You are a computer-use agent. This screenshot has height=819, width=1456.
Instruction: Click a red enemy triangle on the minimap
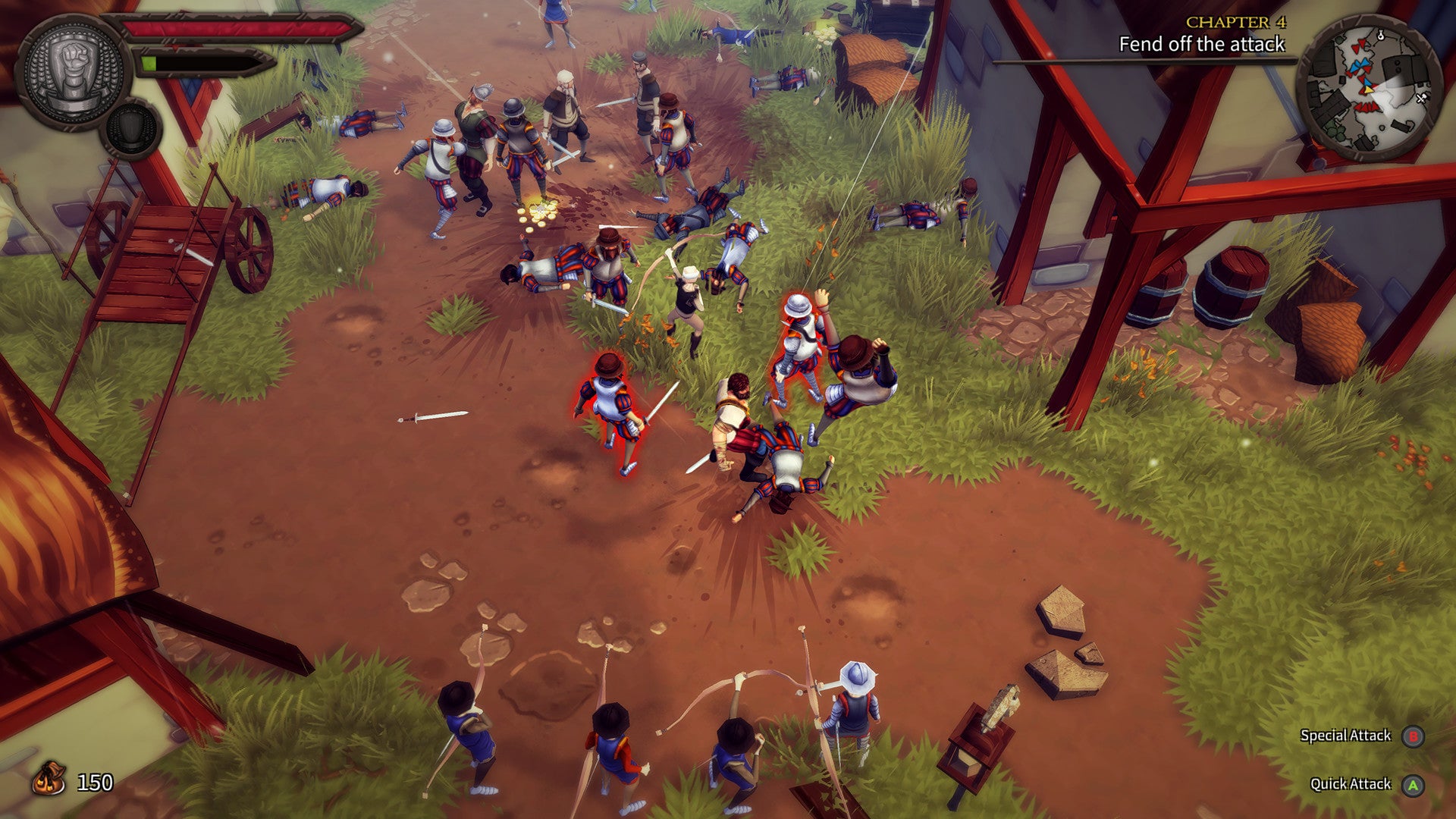point(1356,49)
